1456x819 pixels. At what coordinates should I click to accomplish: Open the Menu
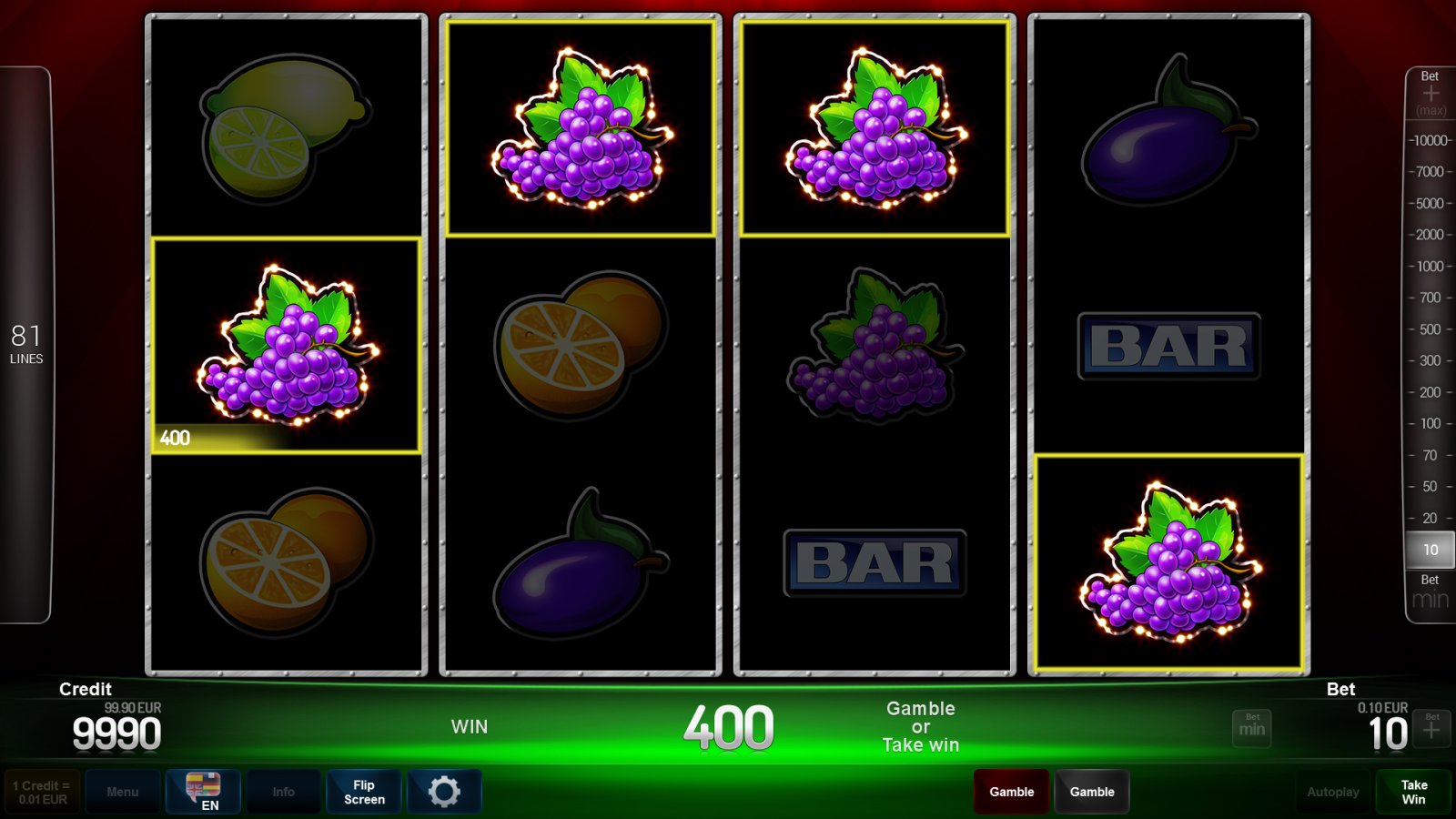tap(123, 792)
